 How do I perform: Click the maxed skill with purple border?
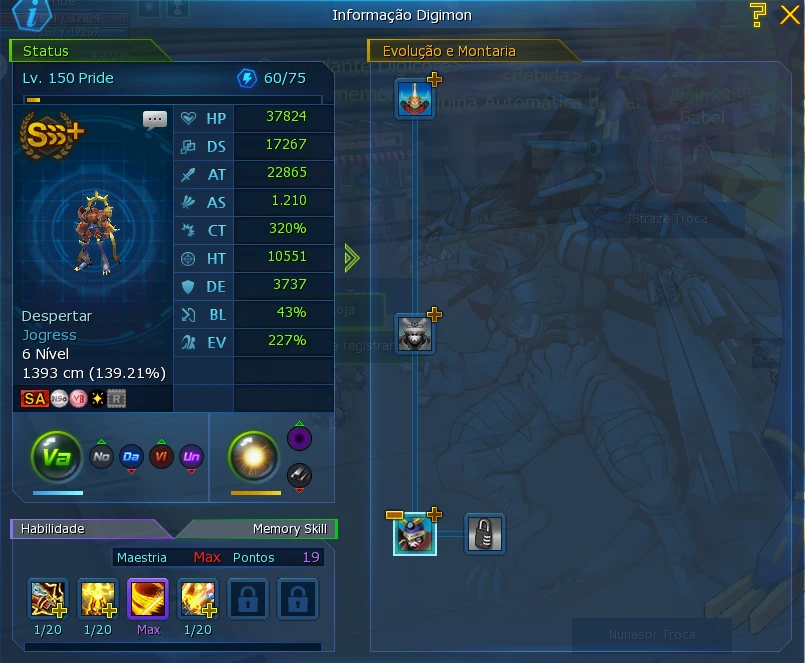tap(148, 600)
